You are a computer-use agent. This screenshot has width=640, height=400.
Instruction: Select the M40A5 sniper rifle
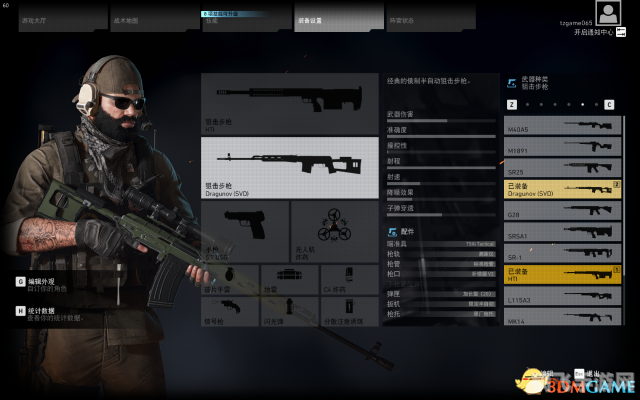(563, 125)
